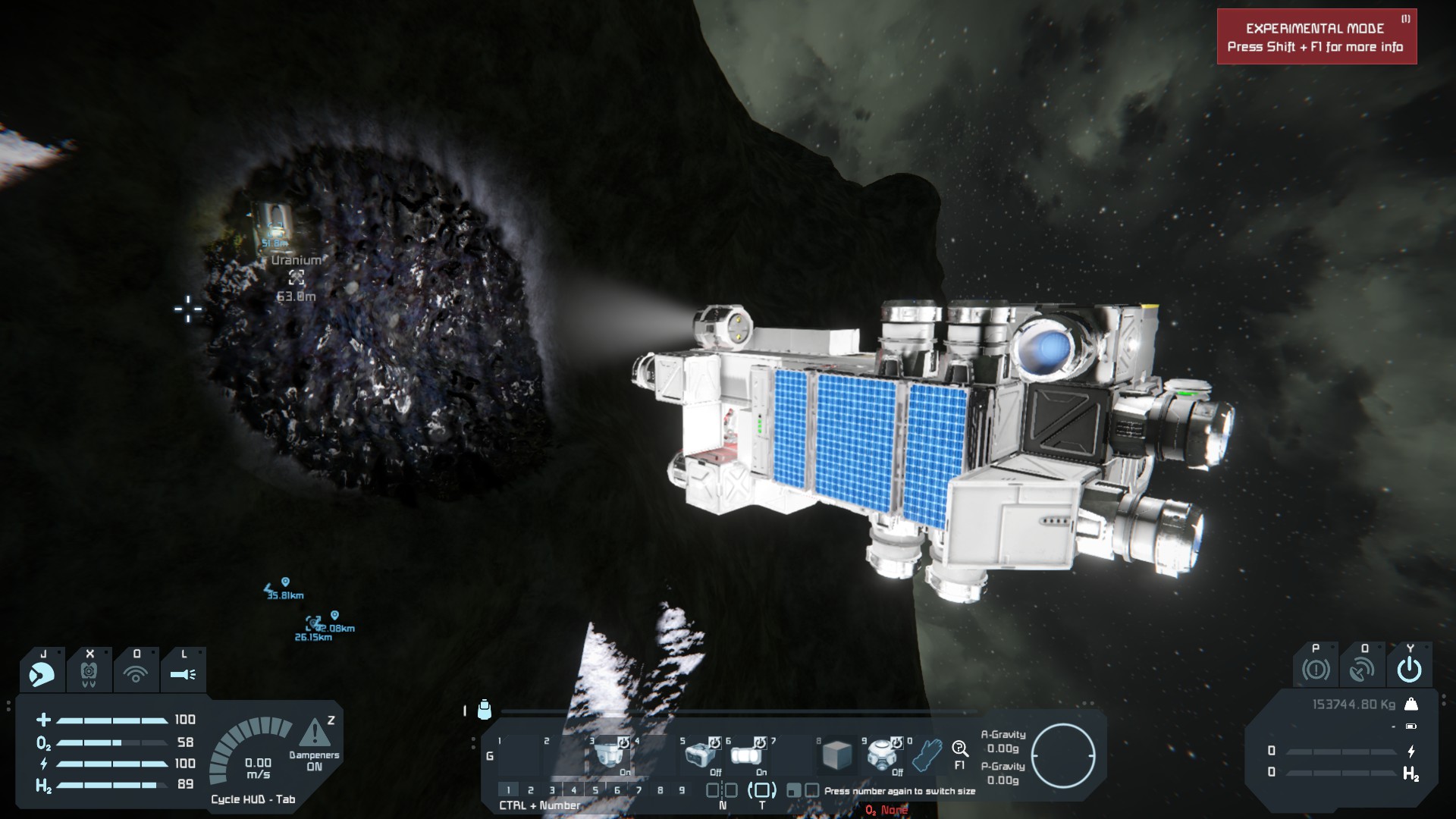Screen dimensions: 1456x819
Task: Toggle the broadcasting signal icon
Action: pos(136,673)
